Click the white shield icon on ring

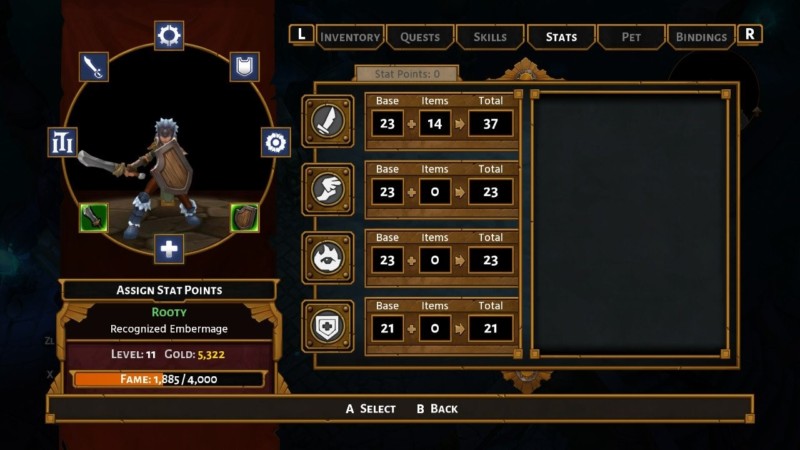pos(245,67)
